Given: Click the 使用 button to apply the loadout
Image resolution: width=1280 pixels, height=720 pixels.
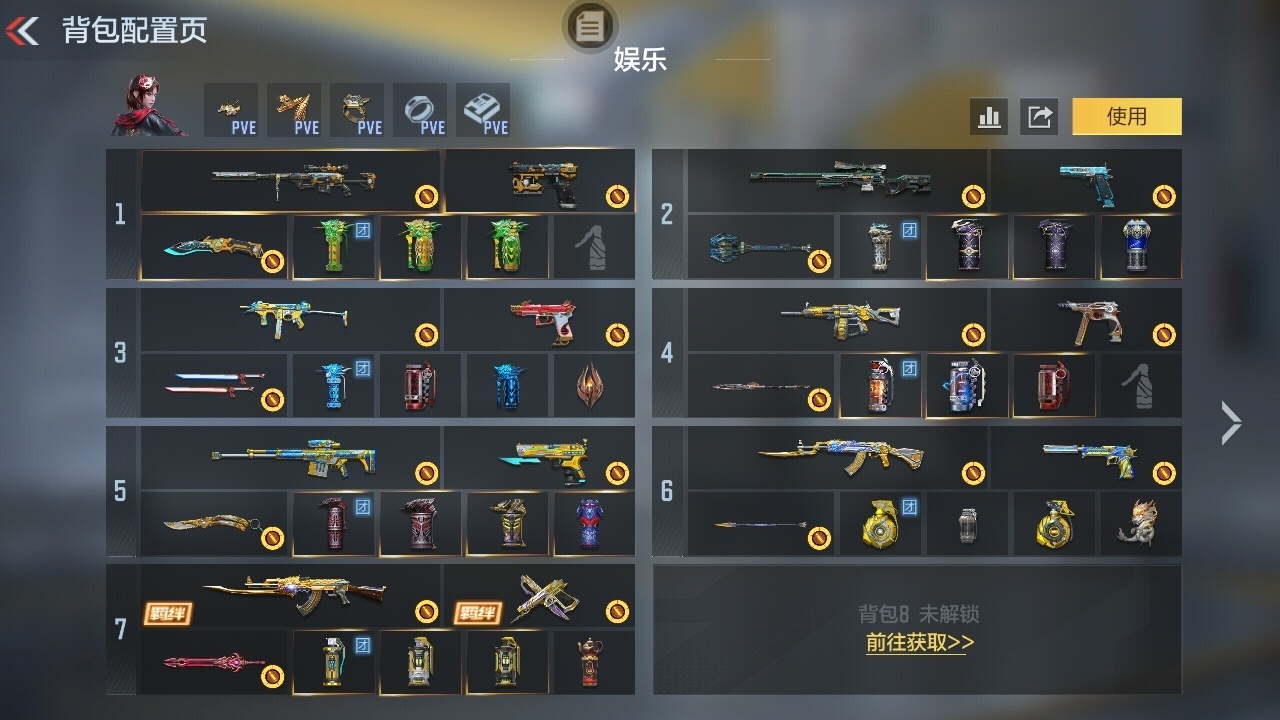Looking at the screenshot, I should tap(1126, 117).
